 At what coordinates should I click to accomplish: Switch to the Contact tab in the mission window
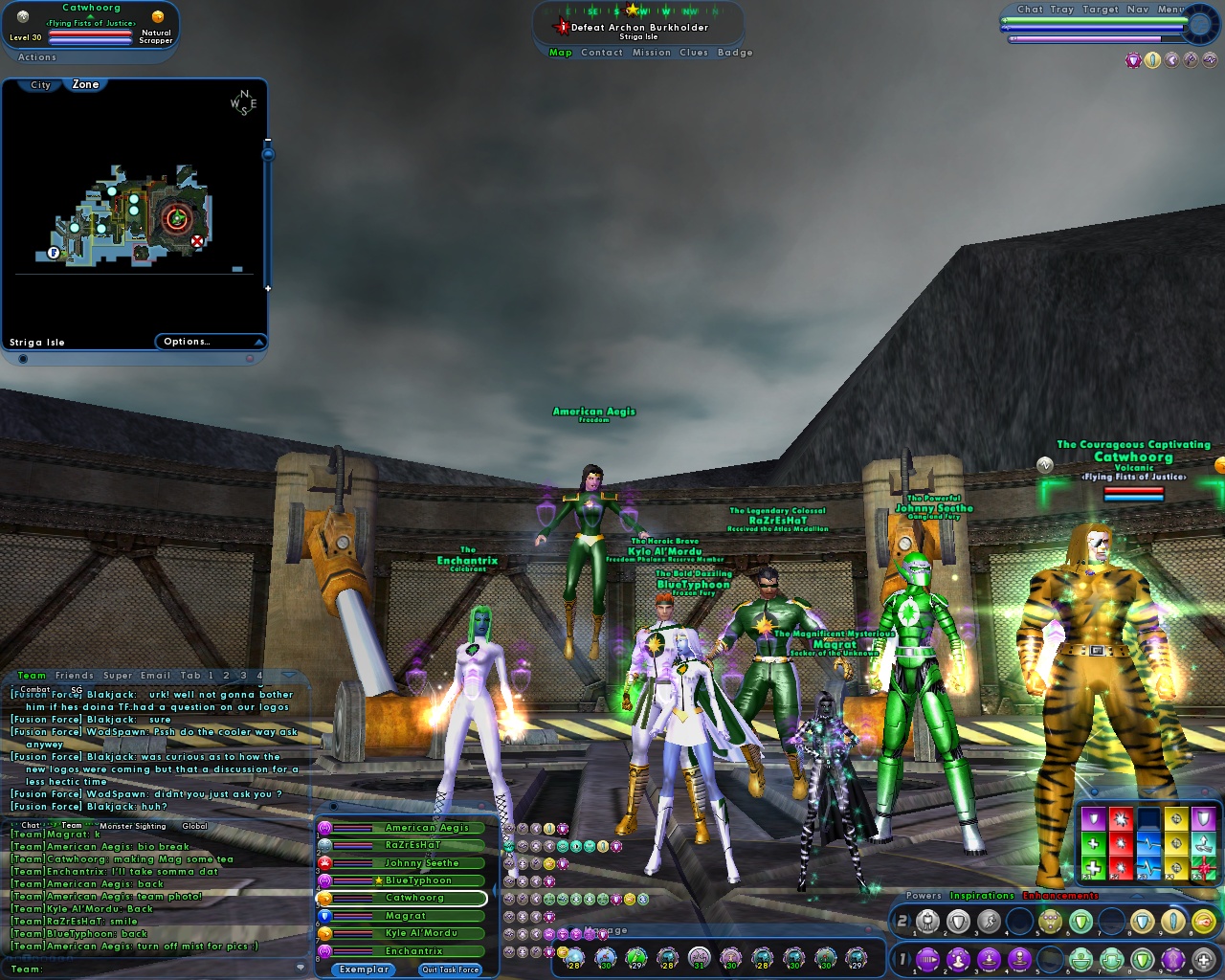[603, 53]
